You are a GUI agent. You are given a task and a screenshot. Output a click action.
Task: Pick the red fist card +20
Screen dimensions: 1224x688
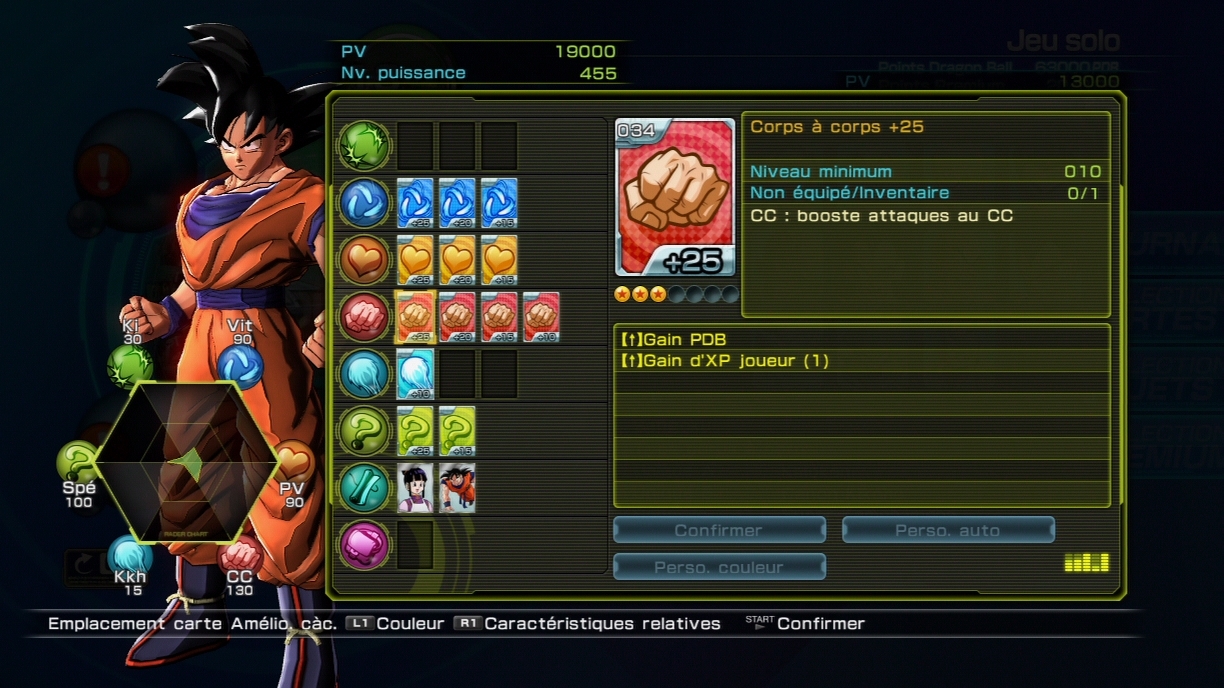457,317
